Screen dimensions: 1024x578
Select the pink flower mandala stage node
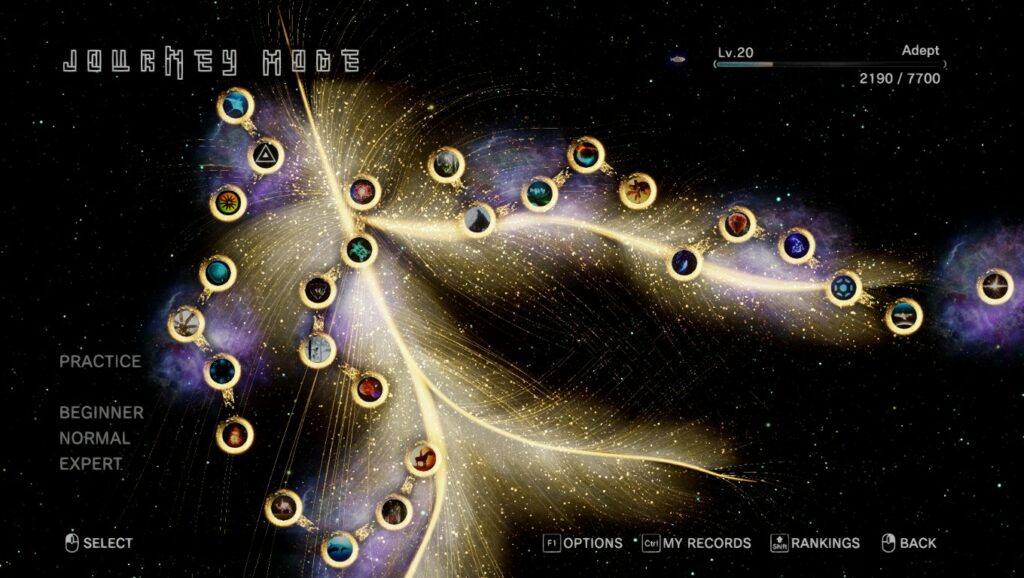pyautogui.click(x=363, y=192)
